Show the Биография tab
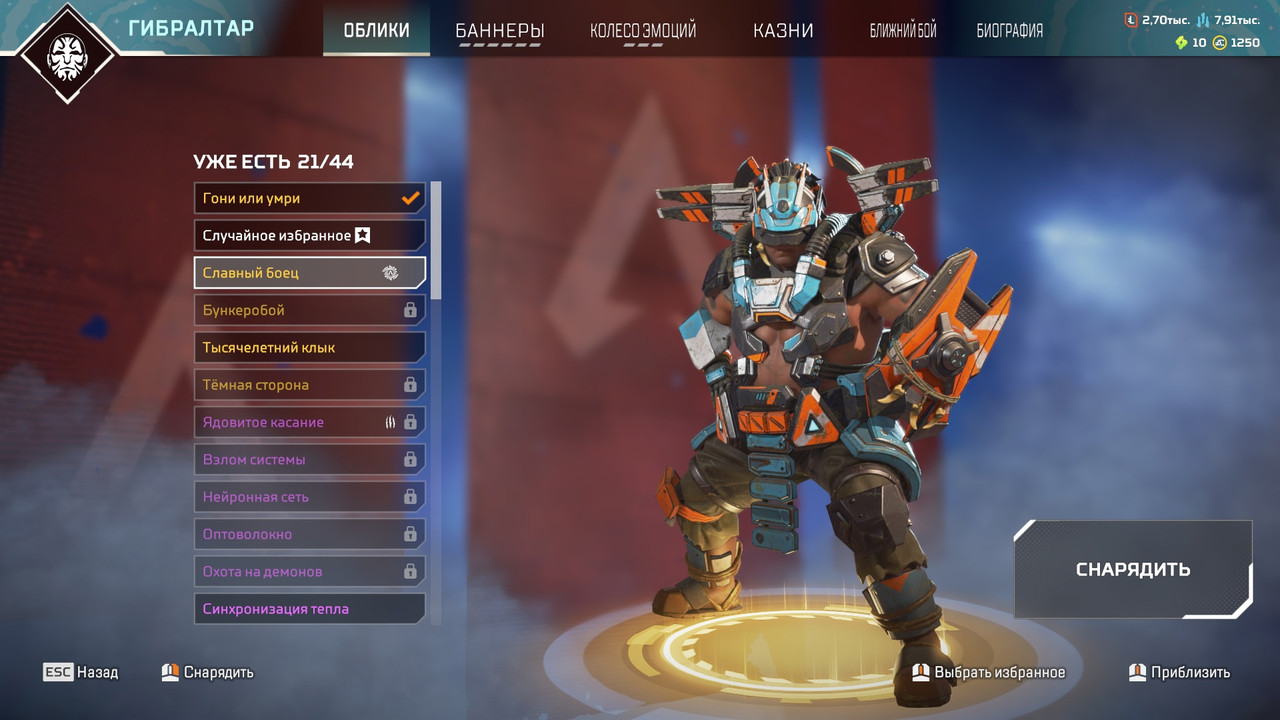Screen dimensions: 1280x720 point(1009,30)
